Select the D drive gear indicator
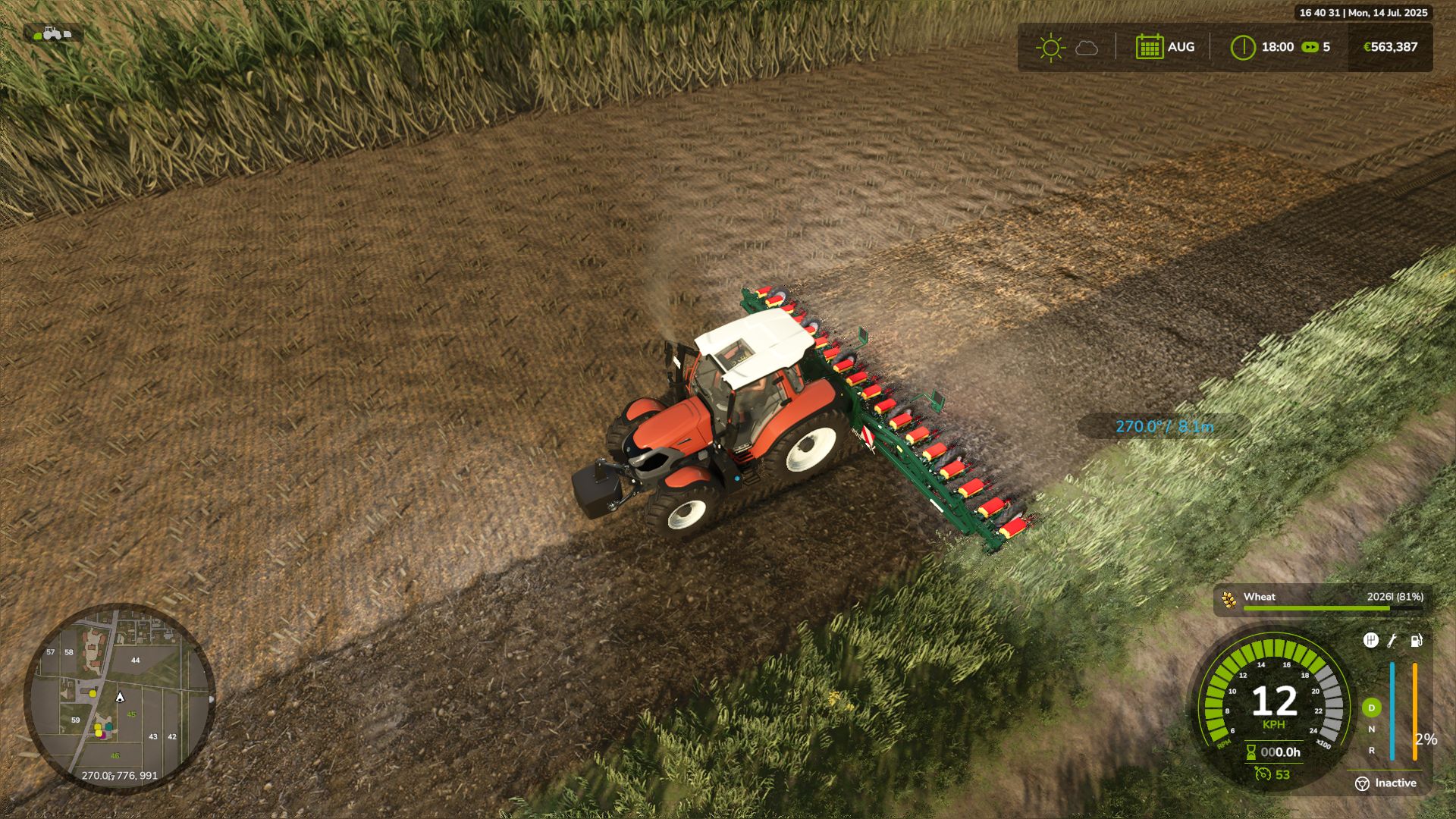Image resolution: width=1456 pixels, height=819 pixels. [x=1371, y=708]
